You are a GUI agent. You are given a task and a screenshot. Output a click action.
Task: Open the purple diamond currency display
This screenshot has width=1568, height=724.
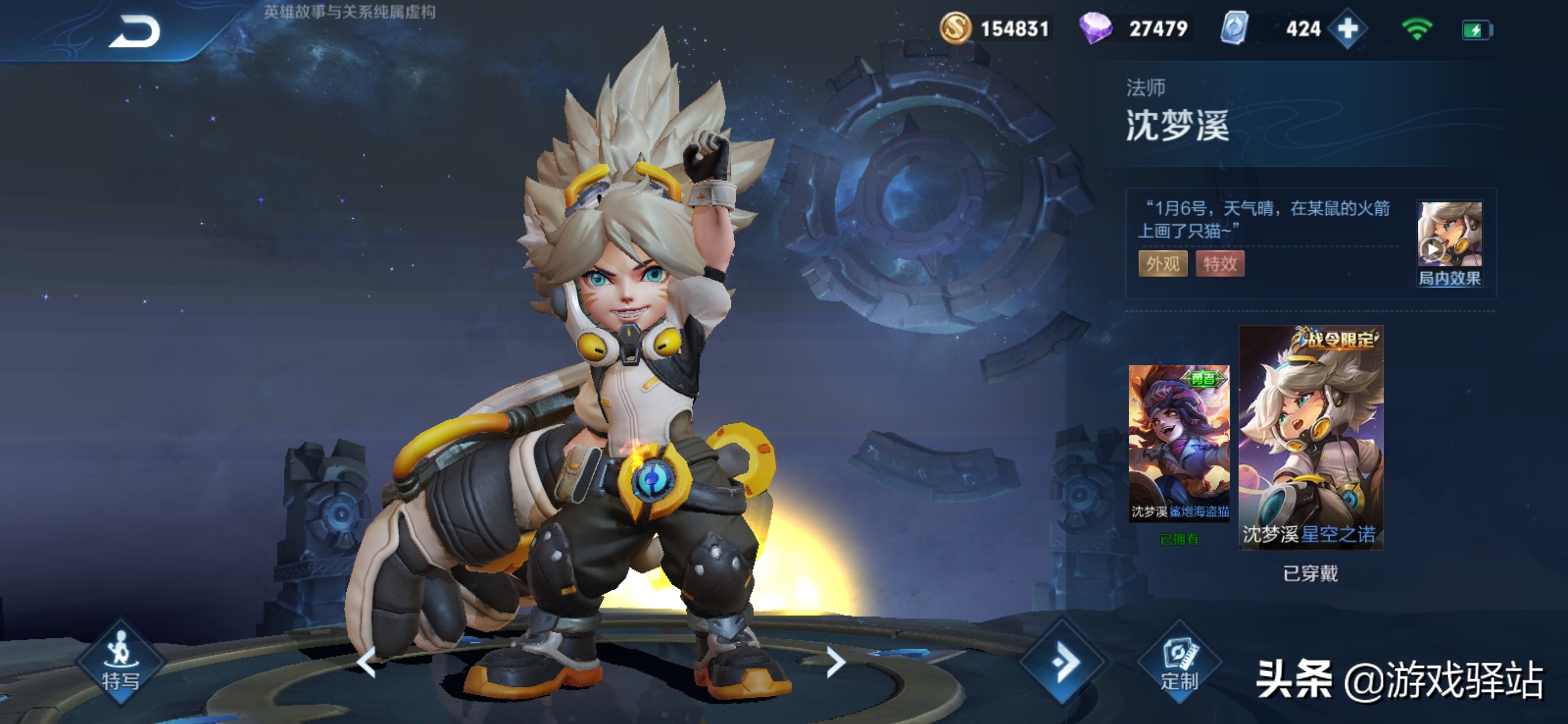coord(1133,29)
